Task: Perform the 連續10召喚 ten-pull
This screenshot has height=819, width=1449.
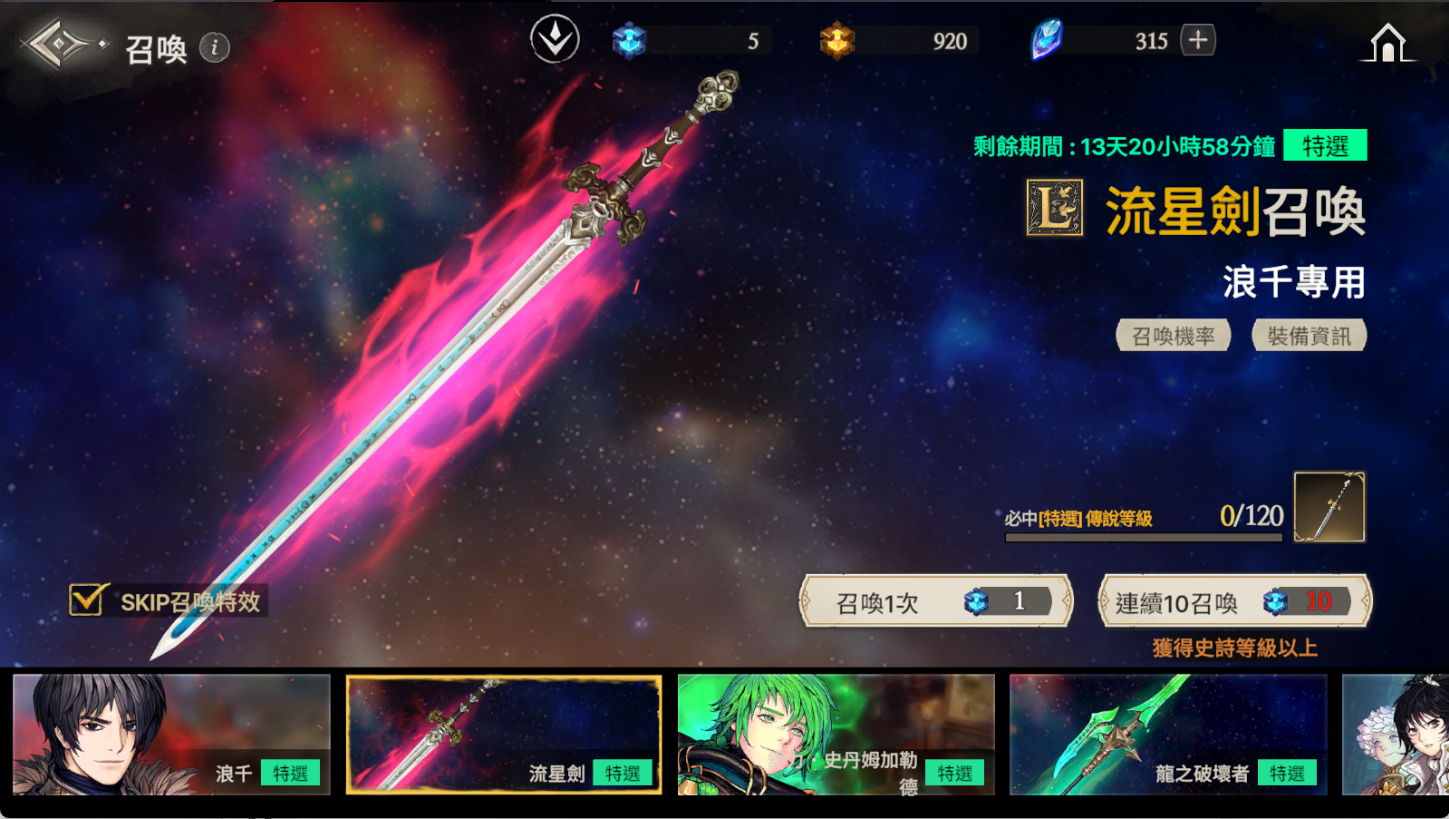Action: (1235, 601)
